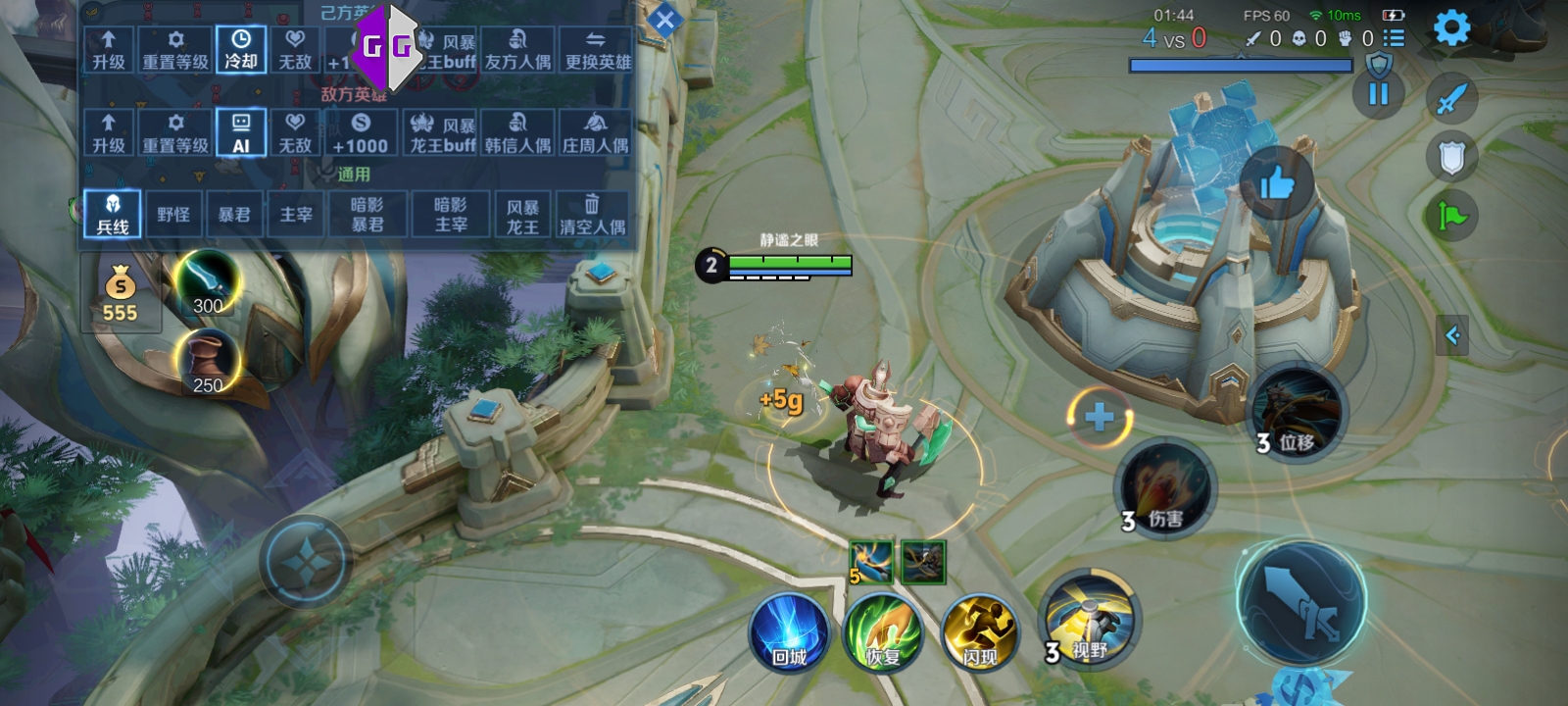The height and width of the screenshot is (706, 1568).
Task: Tap the Game Guardian floating overlay icon
Action: click(x=386, y=45)
